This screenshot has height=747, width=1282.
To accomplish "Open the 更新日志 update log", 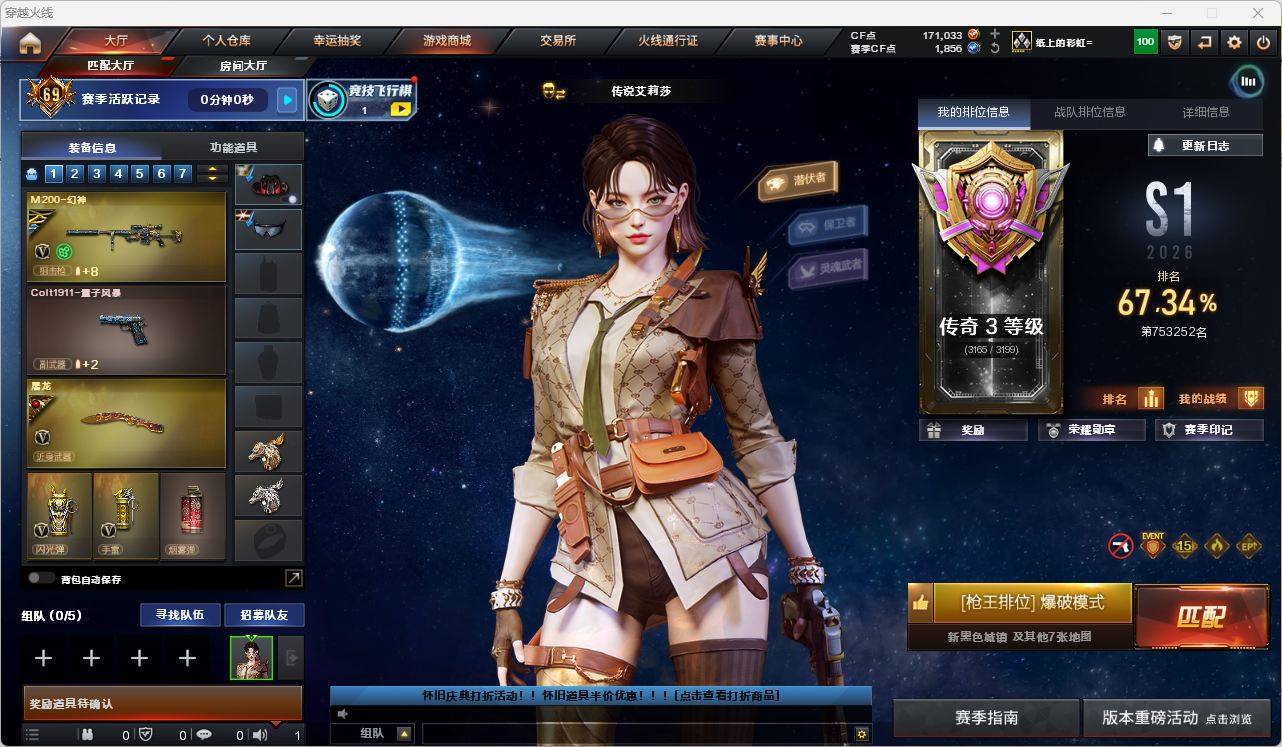I will [x=1205, y=146].
